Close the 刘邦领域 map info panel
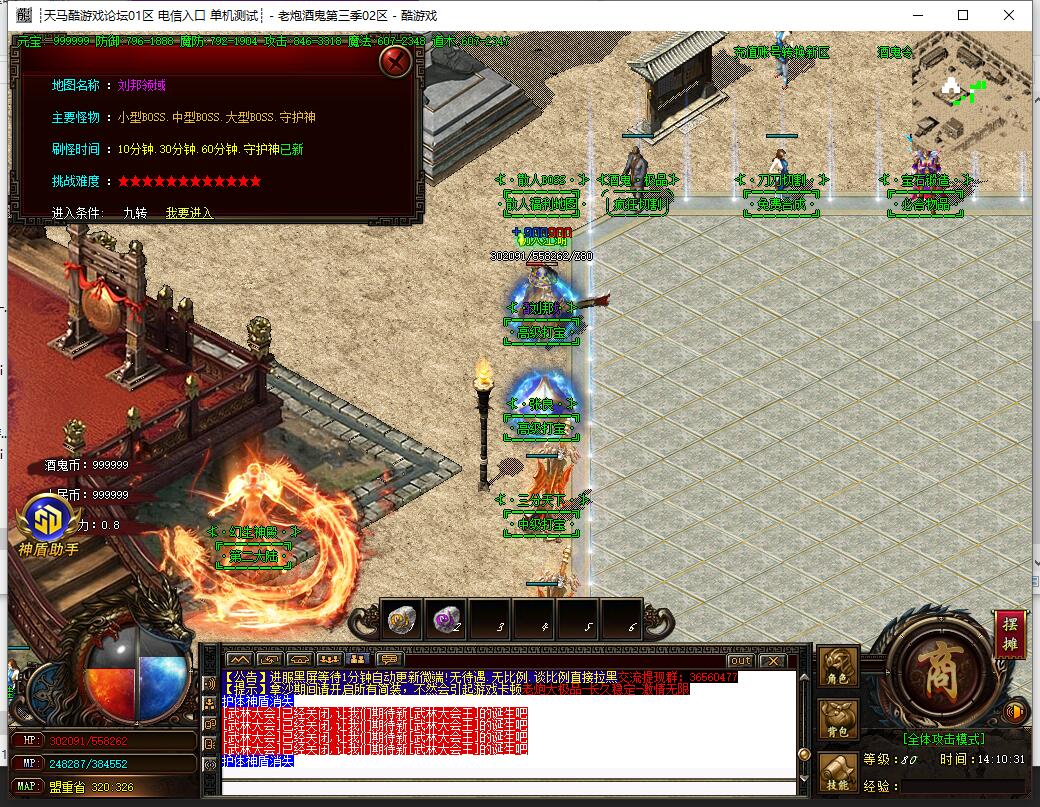Viewport: 1040px width, 807px height. [397, 62]
